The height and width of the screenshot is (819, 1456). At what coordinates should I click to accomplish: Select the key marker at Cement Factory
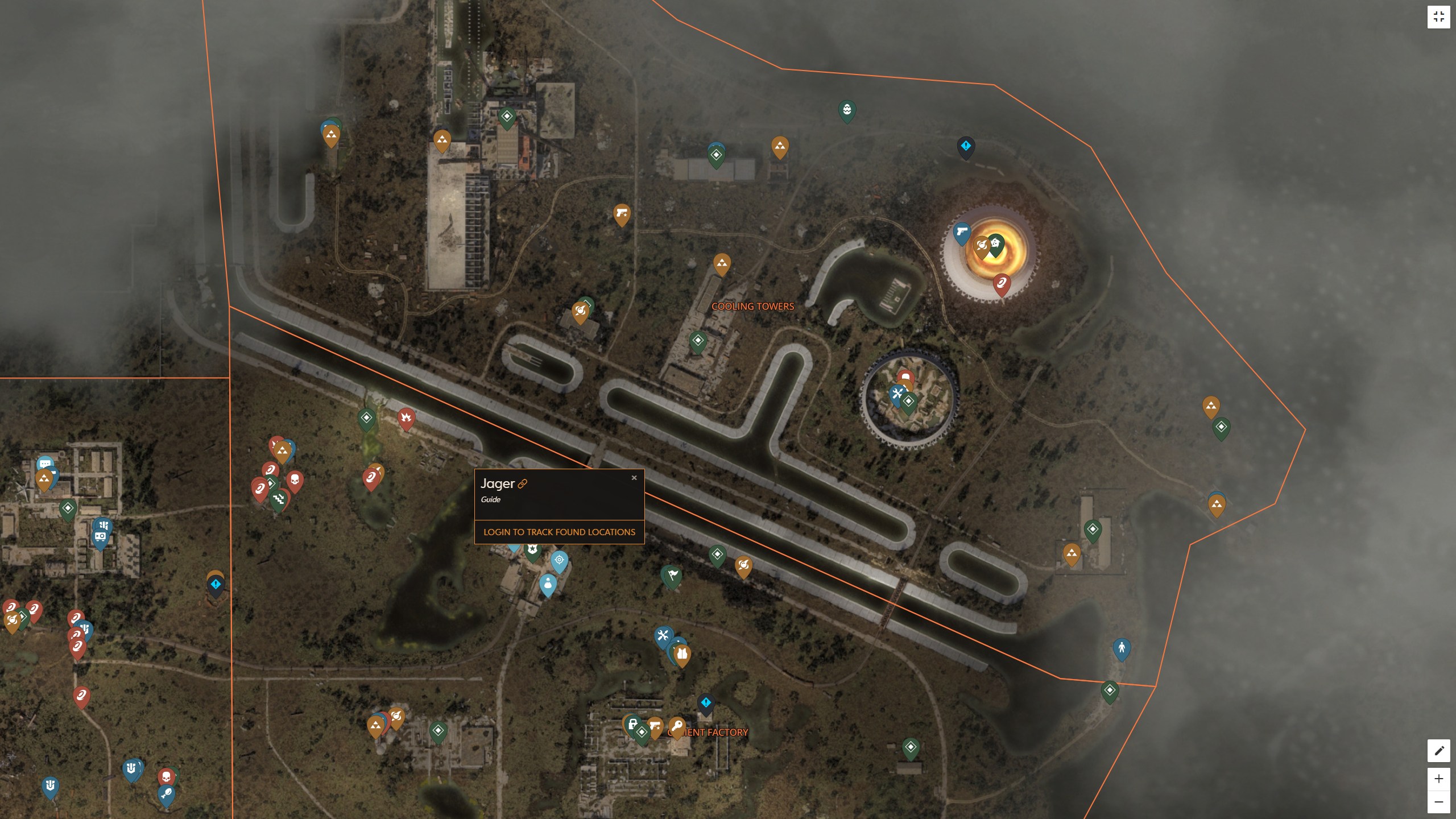[x=678, y=726]
